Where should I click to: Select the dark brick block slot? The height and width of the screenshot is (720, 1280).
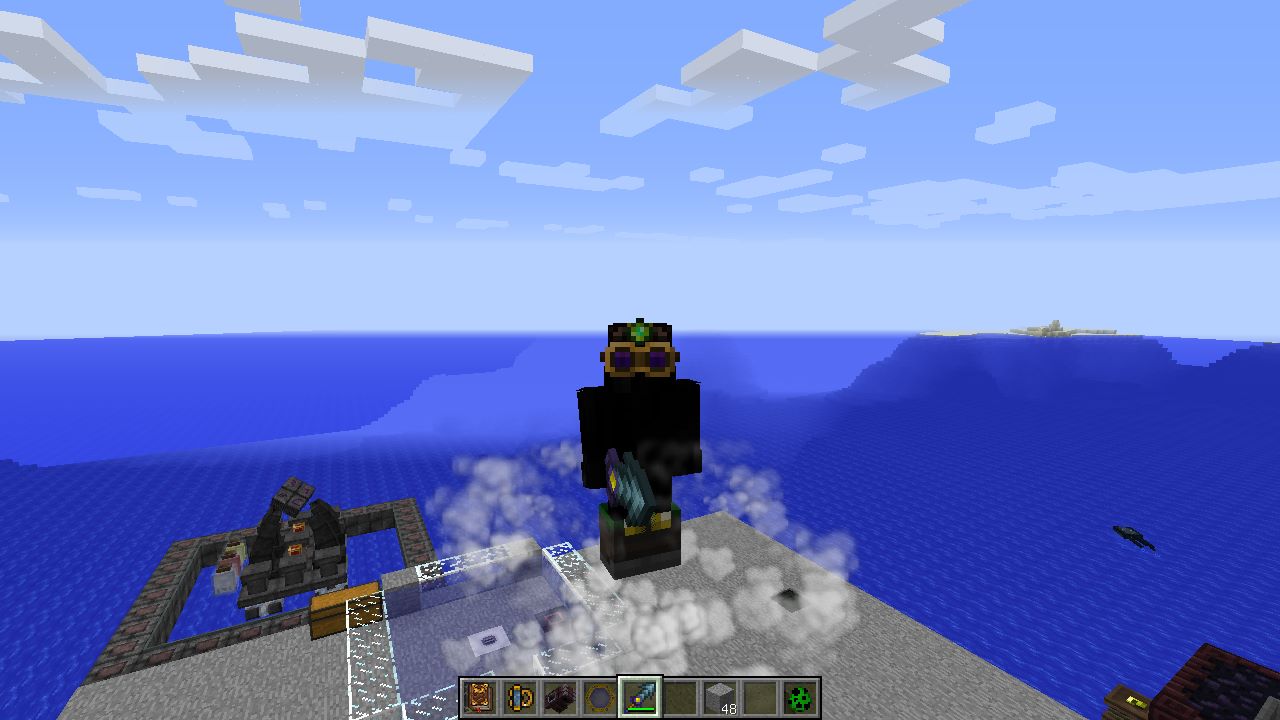tap(560, 697)
